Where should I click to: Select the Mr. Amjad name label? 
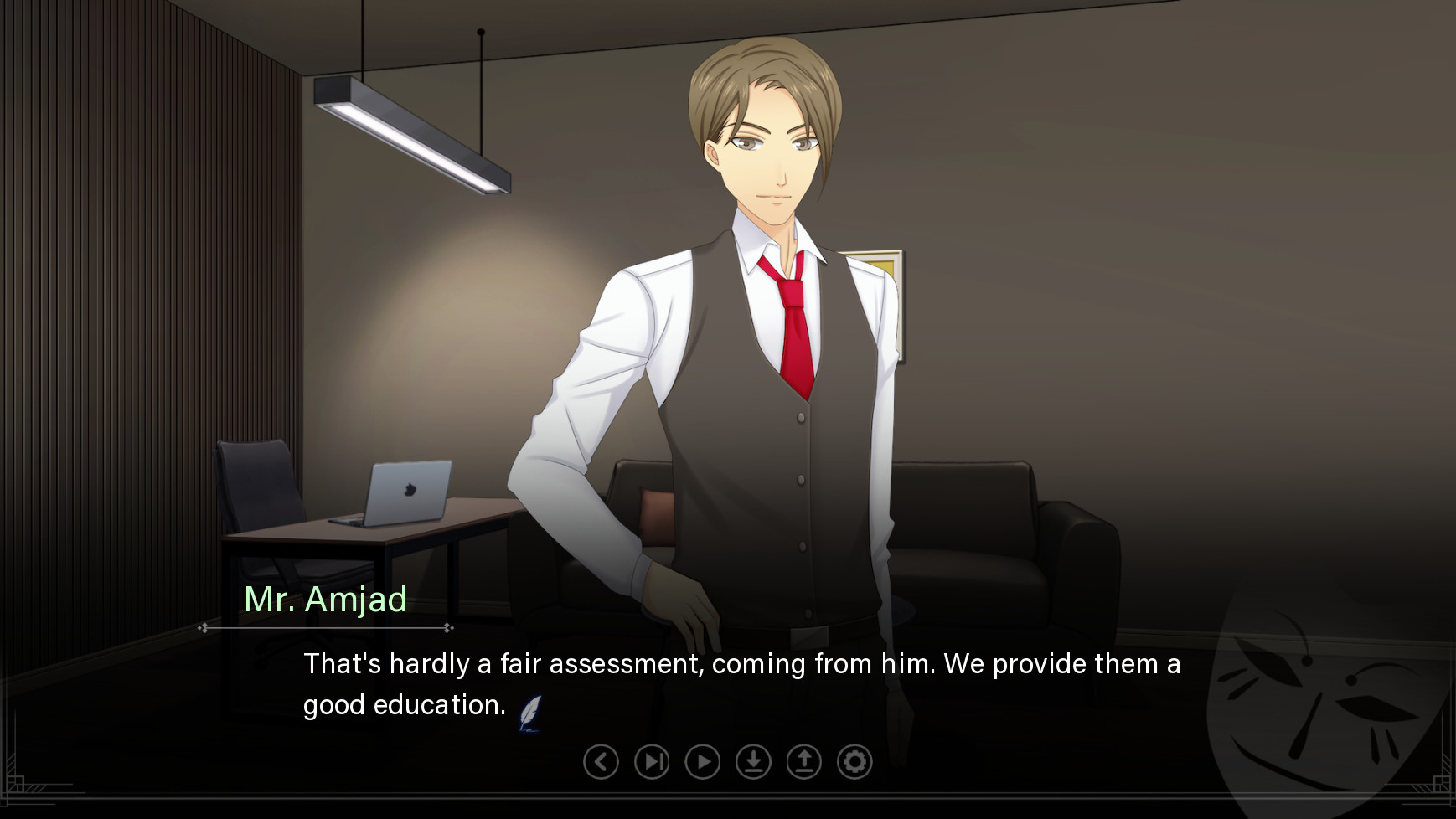point(326,600)
